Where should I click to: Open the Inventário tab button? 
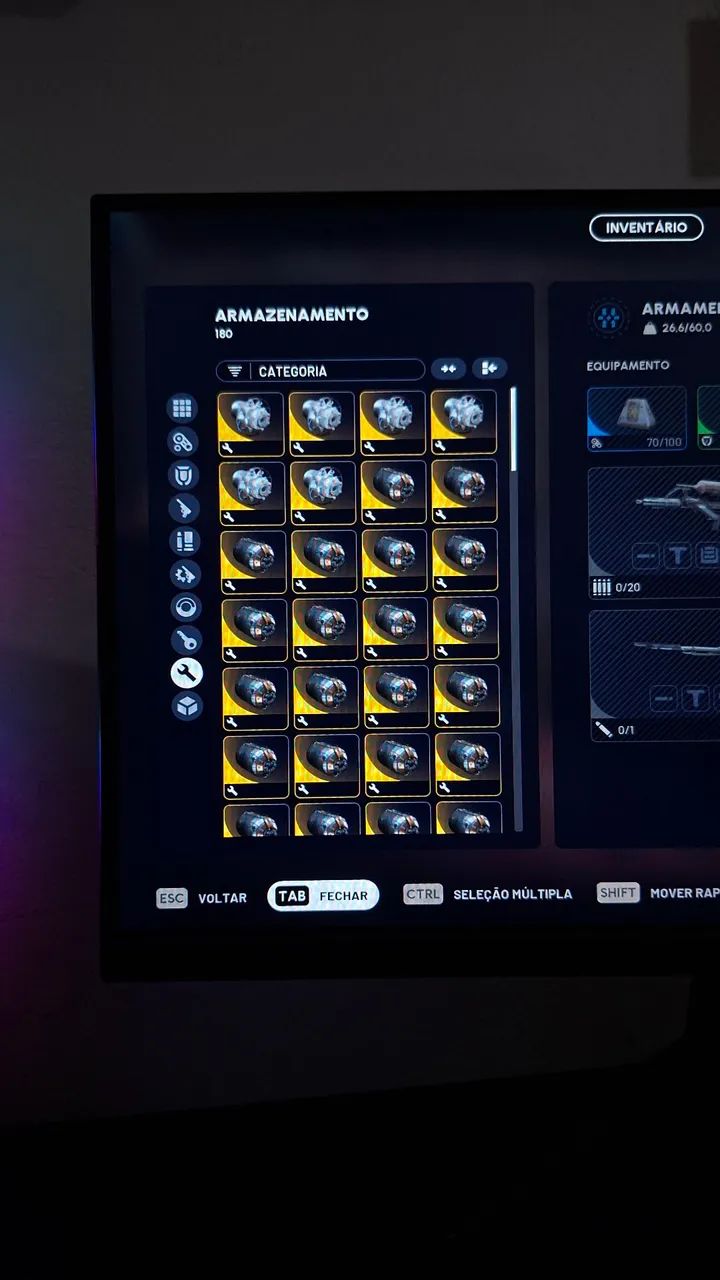pyautogui.click(x=646, y=228)
